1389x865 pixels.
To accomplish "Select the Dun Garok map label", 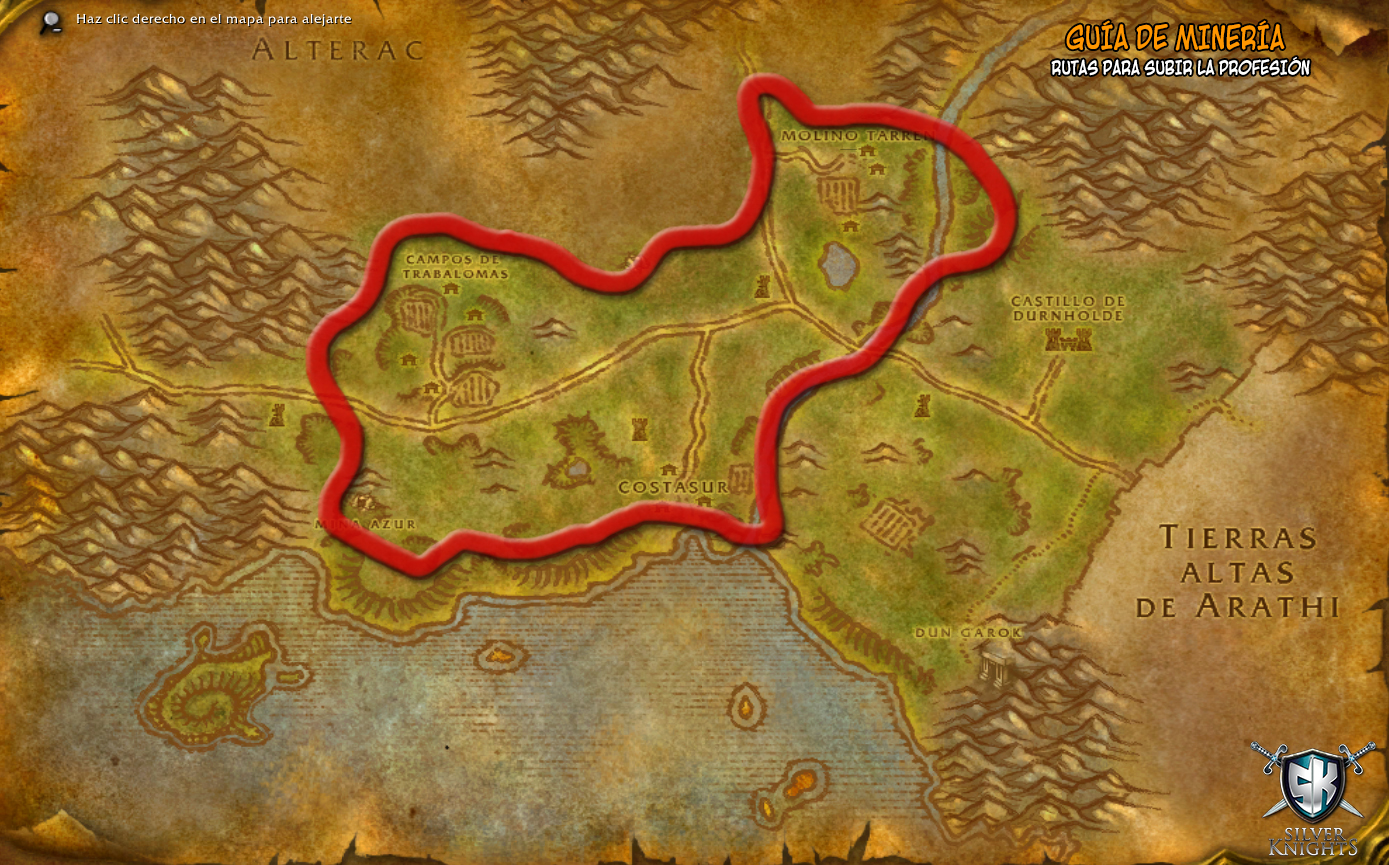I will 969,633.
